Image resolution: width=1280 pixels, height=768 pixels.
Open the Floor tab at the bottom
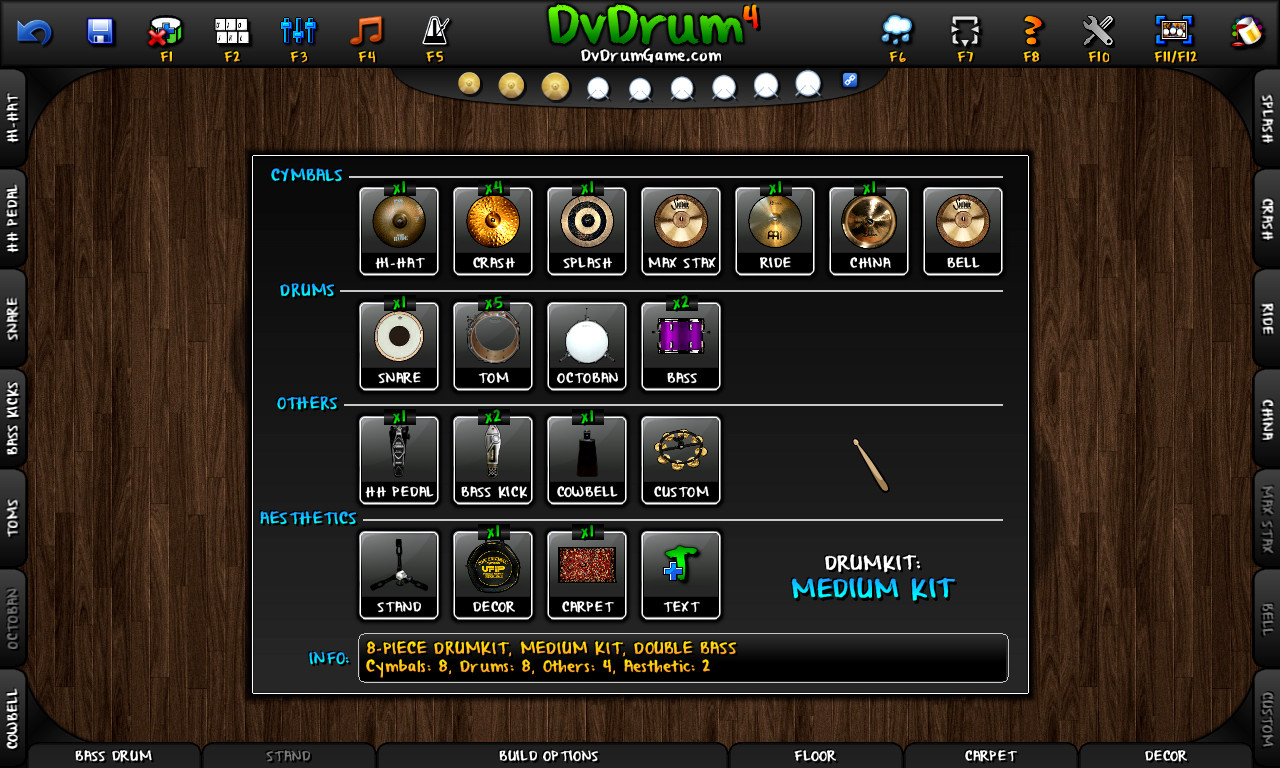[x=816, y=756]
